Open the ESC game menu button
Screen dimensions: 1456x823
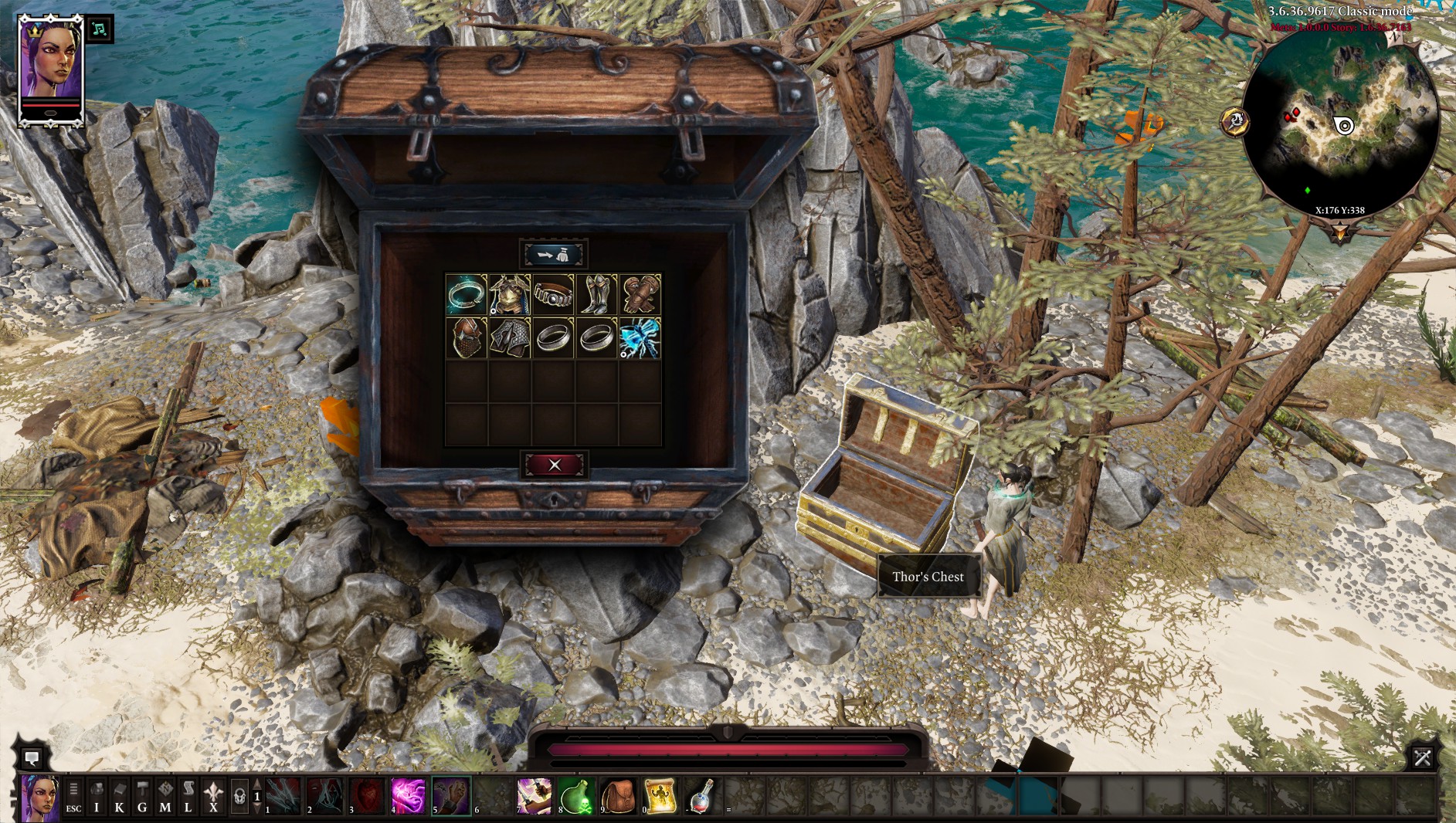point(73,798)
